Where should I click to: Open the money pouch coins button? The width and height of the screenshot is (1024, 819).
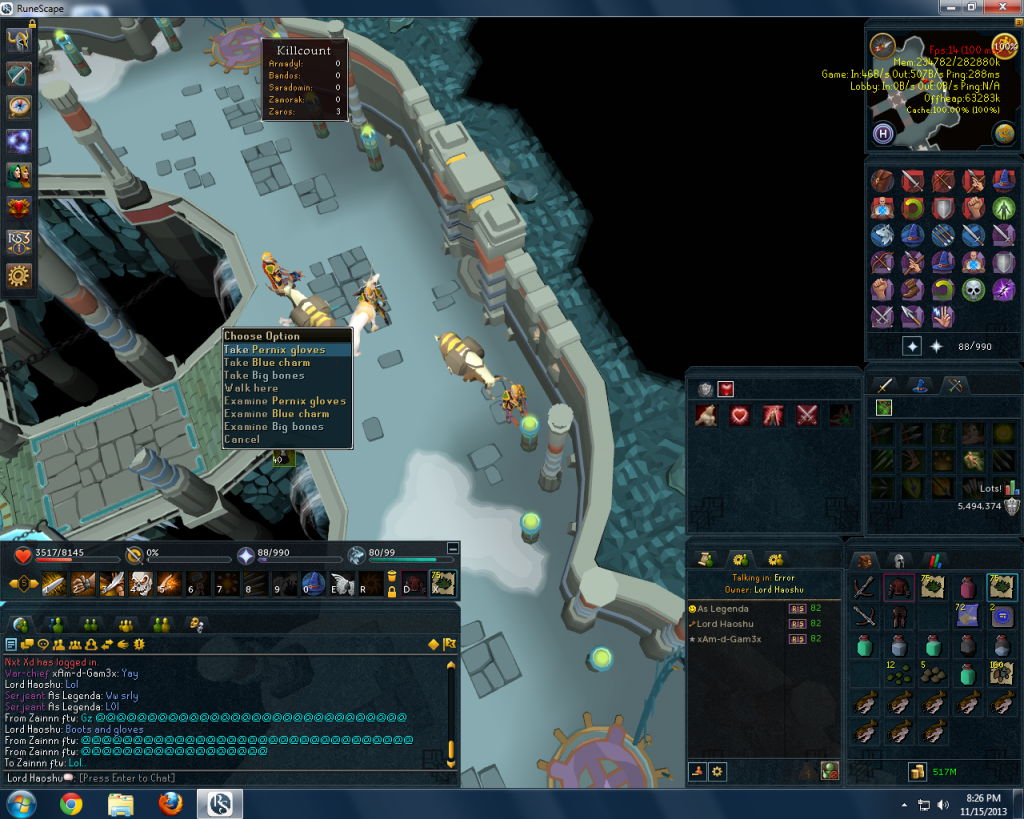click(917, 771)
